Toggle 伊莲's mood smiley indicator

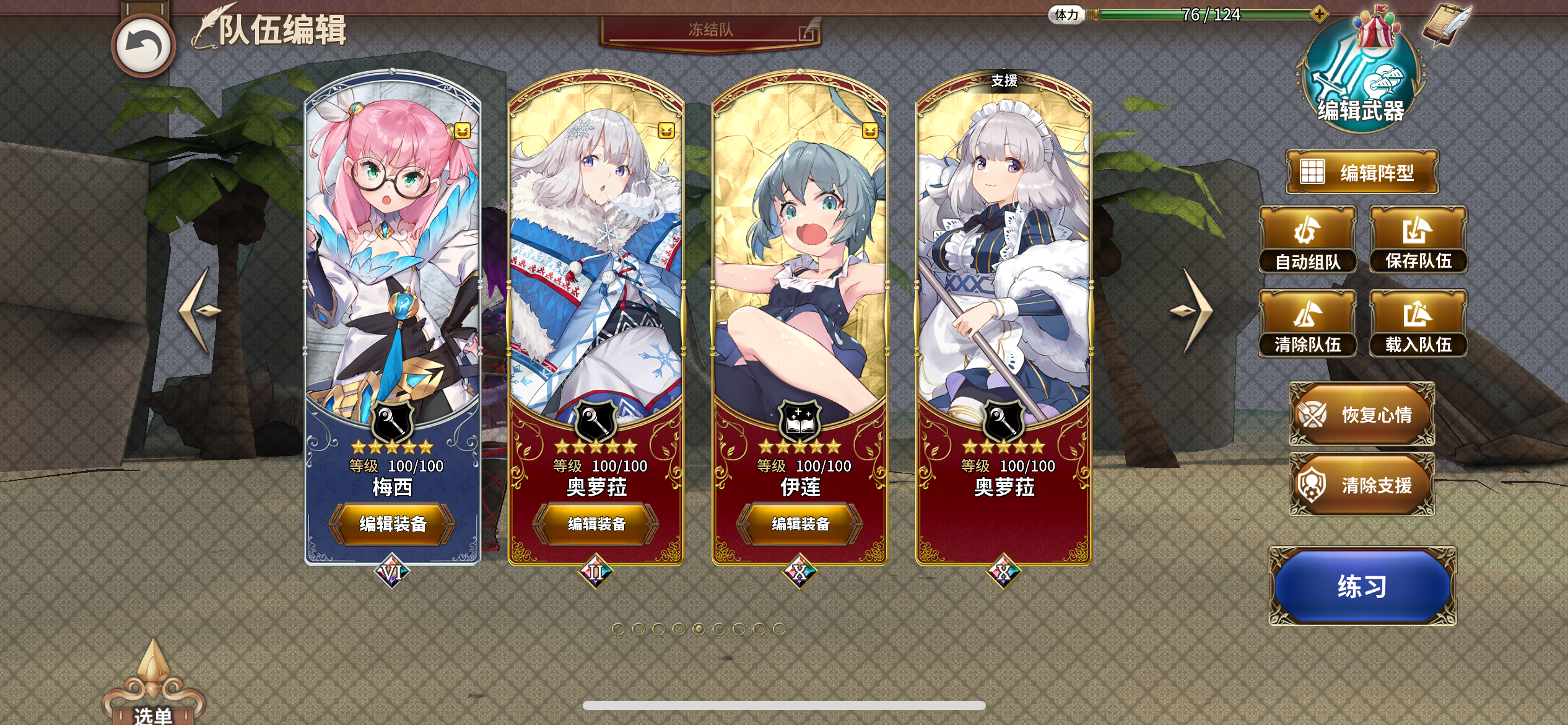869,131
